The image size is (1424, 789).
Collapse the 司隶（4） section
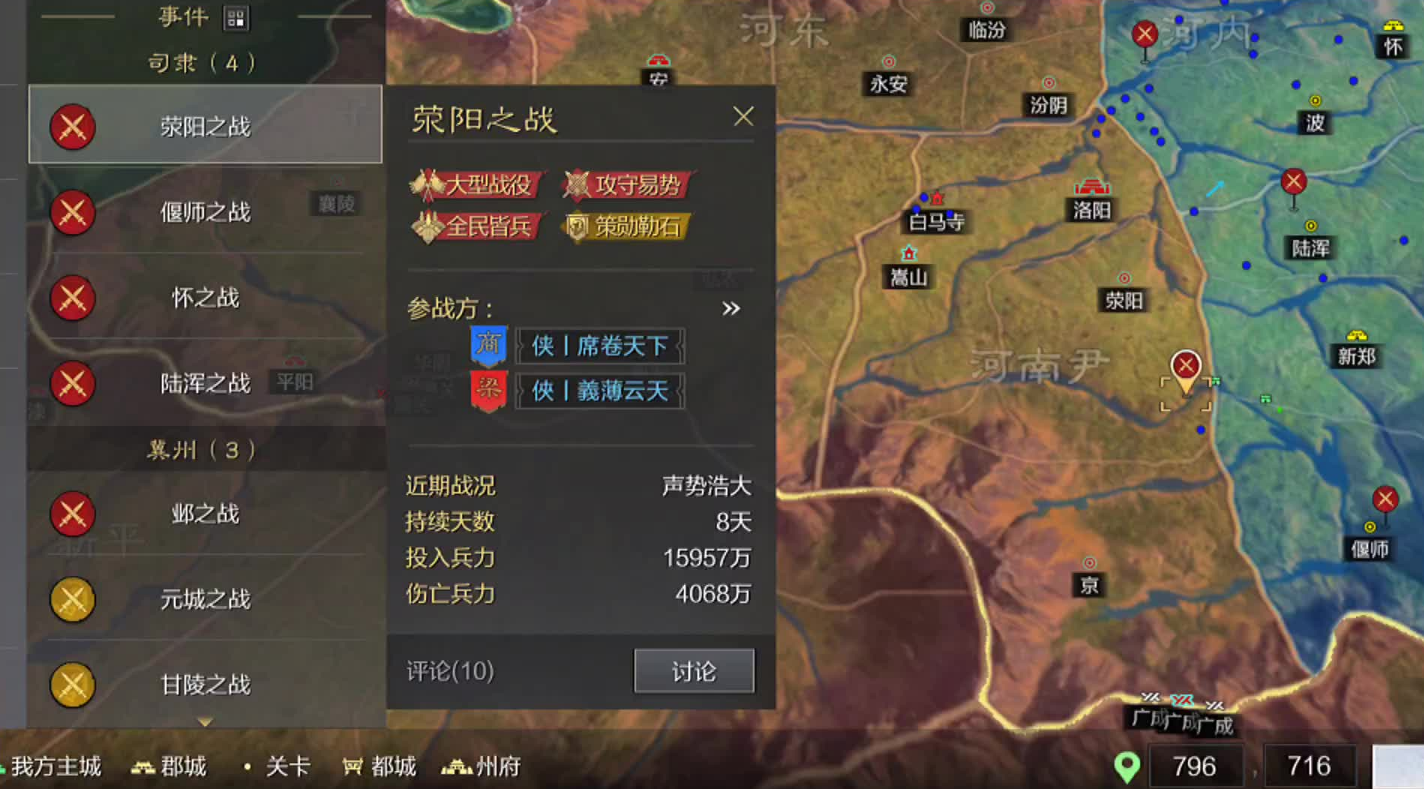[205, 62]
